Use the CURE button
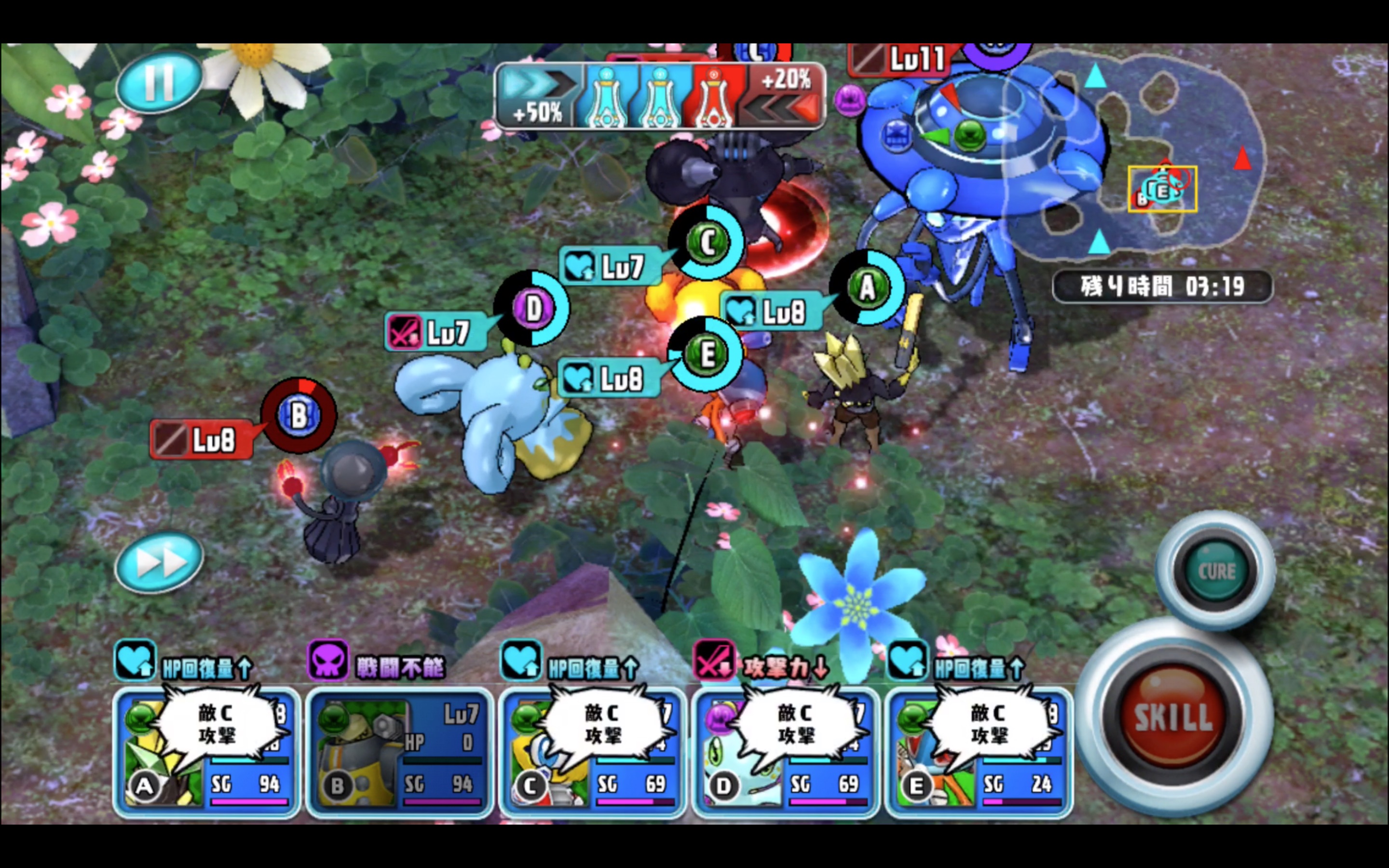1389x868 pixels. coord(1216,571)
